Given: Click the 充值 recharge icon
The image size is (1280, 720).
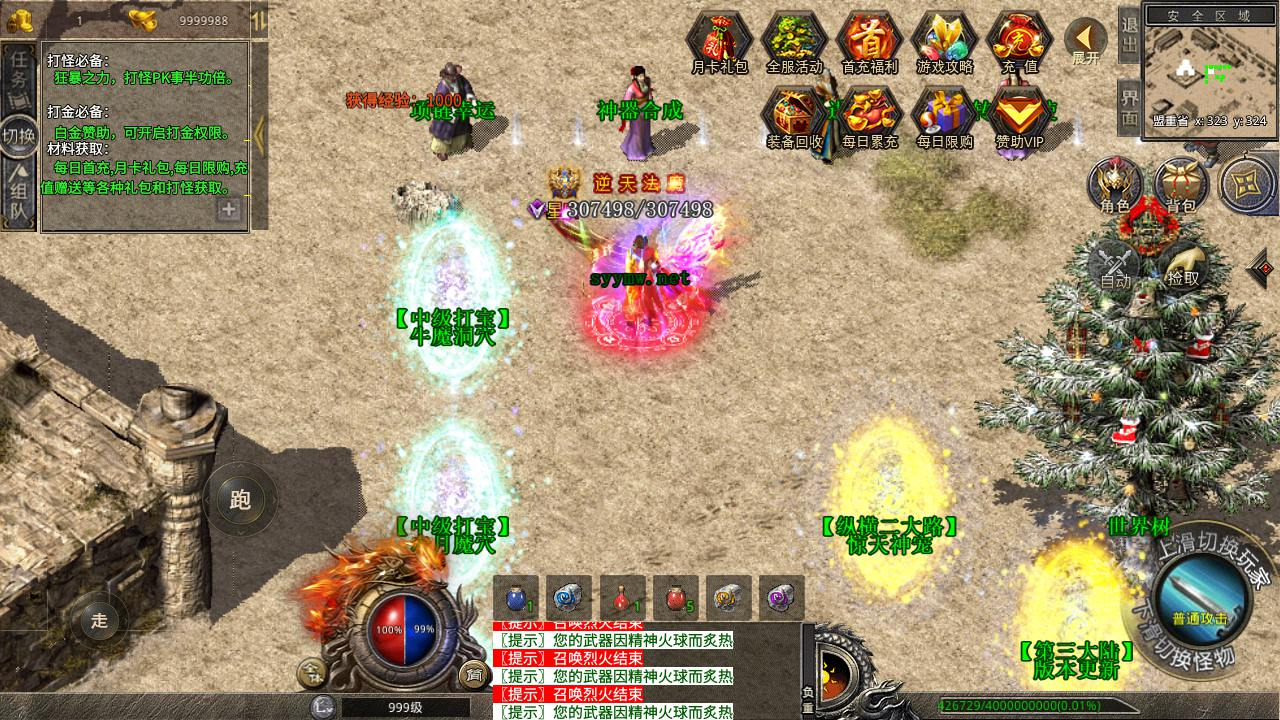Looking at the screenshot, I should point(1019,40).
